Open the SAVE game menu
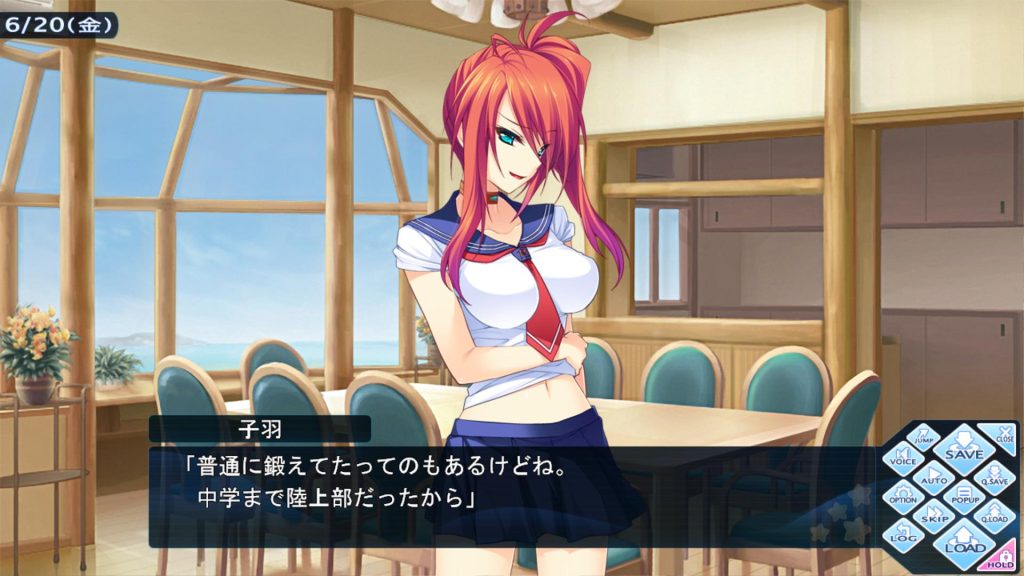Viewport: 1024px width, 576px height. point(964,448)
